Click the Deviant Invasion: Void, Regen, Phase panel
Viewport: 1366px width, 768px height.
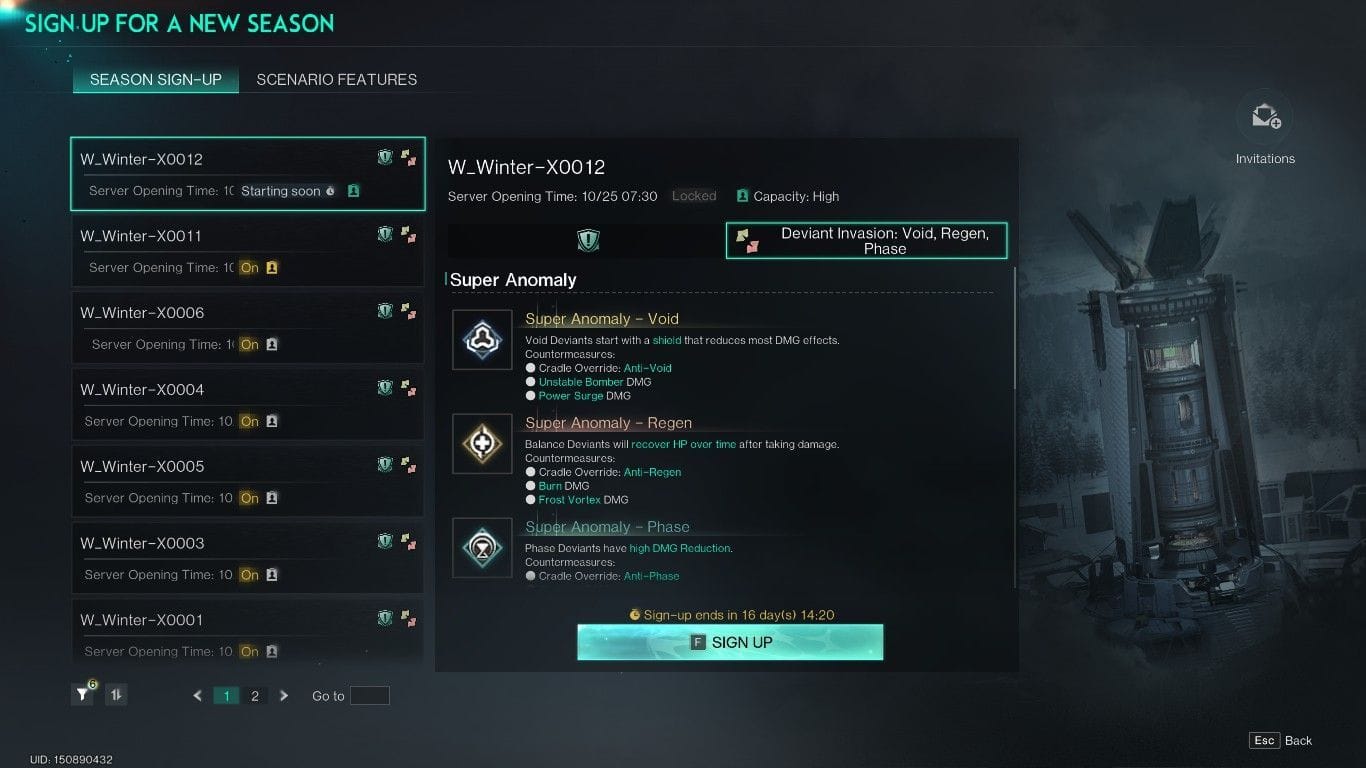(866, 240)
